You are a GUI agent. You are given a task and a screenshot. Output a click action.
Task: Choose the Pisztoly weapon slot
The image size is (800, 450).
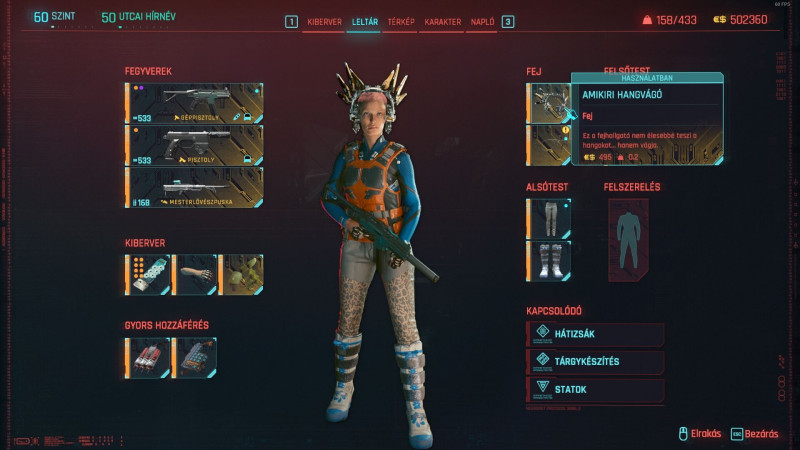coord(194,145)
